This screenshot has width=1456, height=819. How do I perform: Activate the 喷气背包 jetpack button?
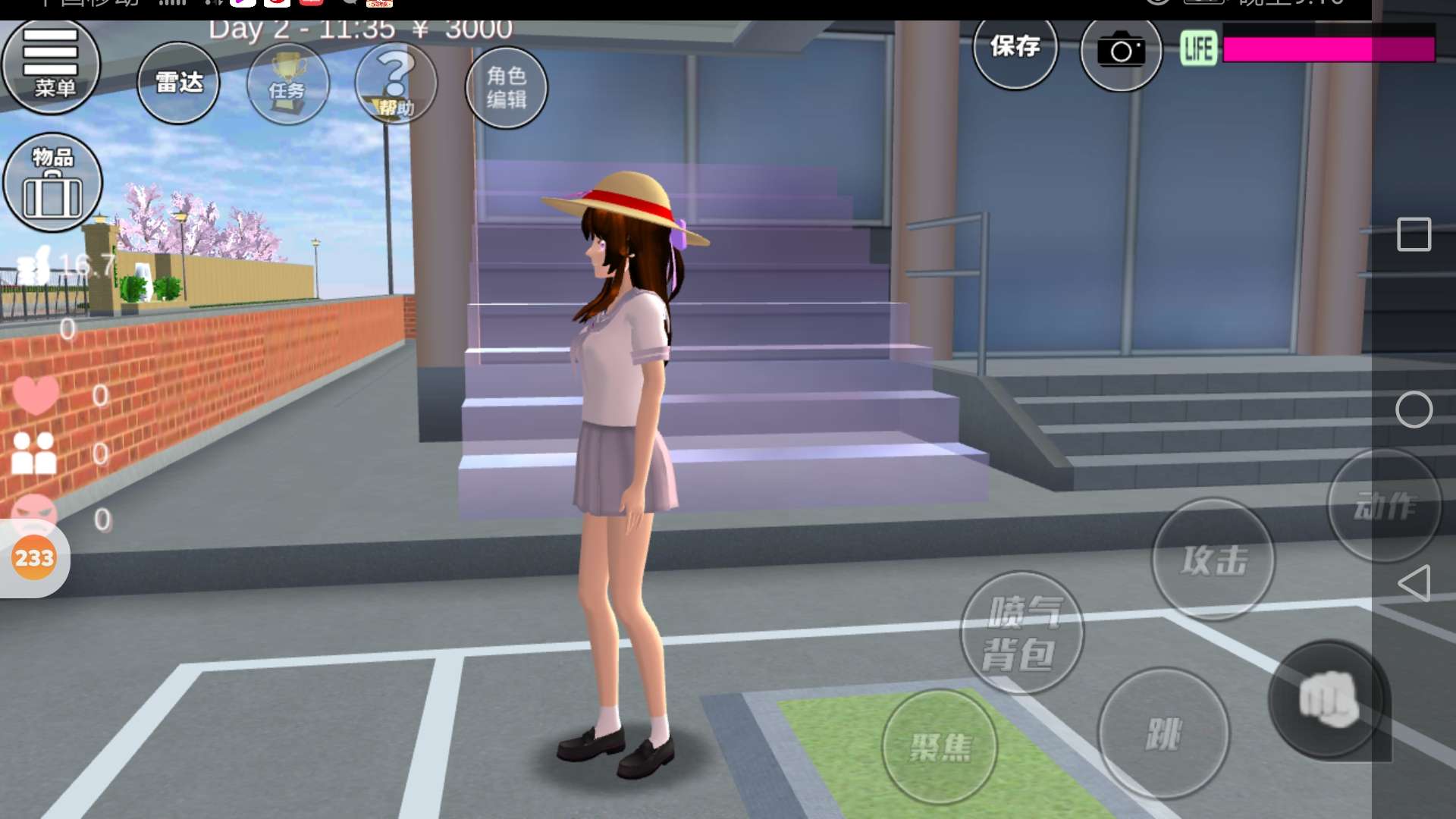click(x=1021, y=632)
